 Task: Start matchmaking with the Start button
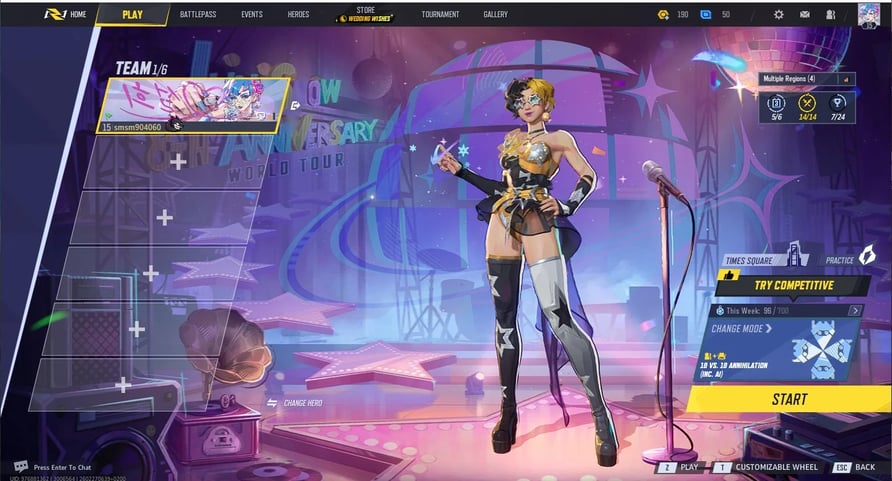pos(789,399)
